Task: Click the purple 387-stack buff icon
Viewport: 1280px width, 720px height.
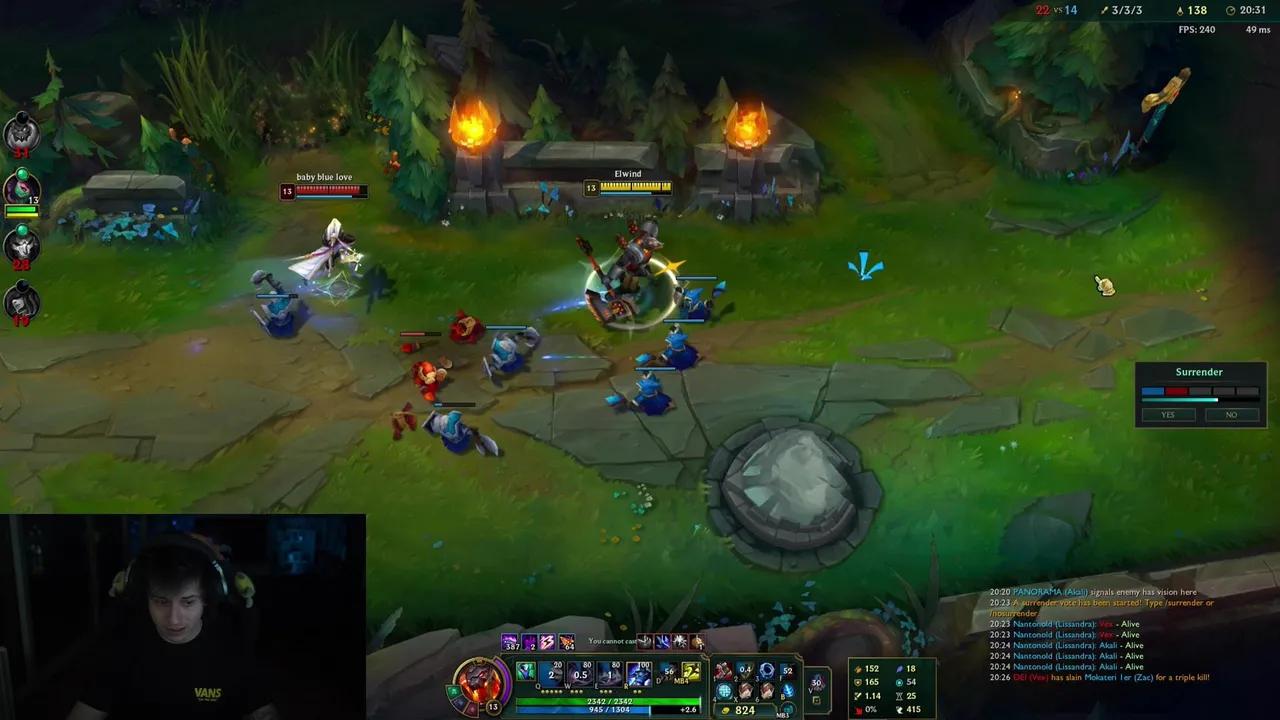Action: pyautogui.click(x=509, y=642)
